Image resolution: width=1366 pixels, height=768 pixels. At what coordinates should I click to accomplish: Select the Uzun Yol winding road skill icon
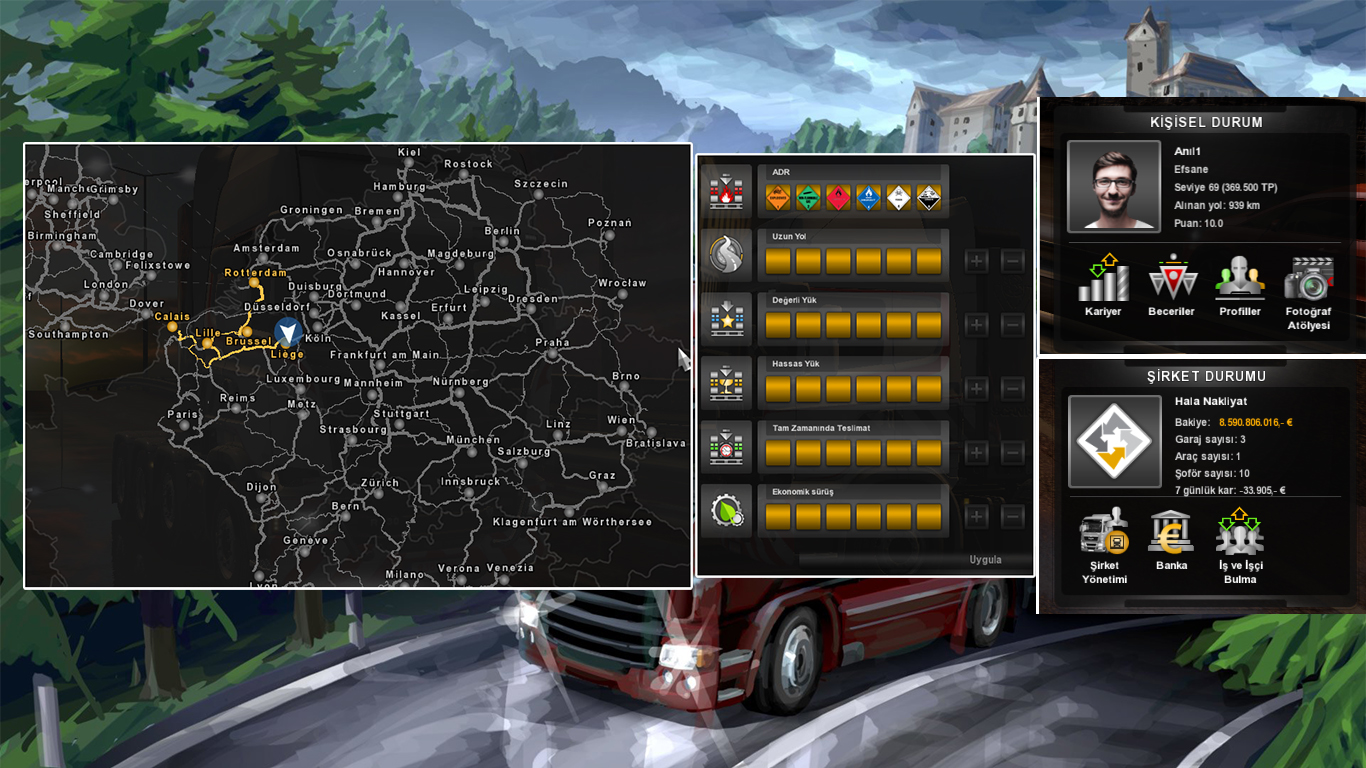pos(725,254)
